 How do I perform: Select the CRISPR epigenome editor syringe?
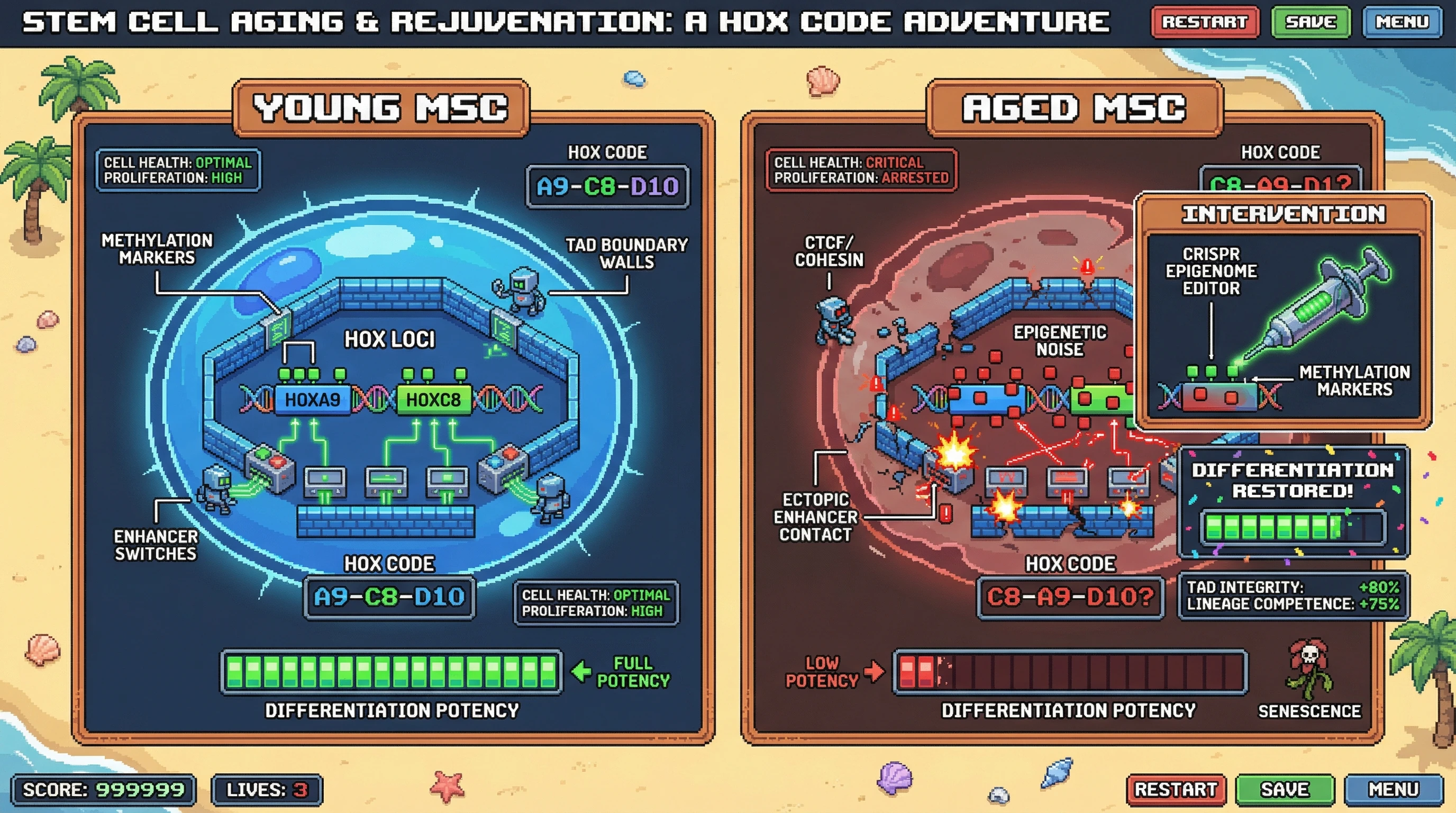coord(1323,305)
